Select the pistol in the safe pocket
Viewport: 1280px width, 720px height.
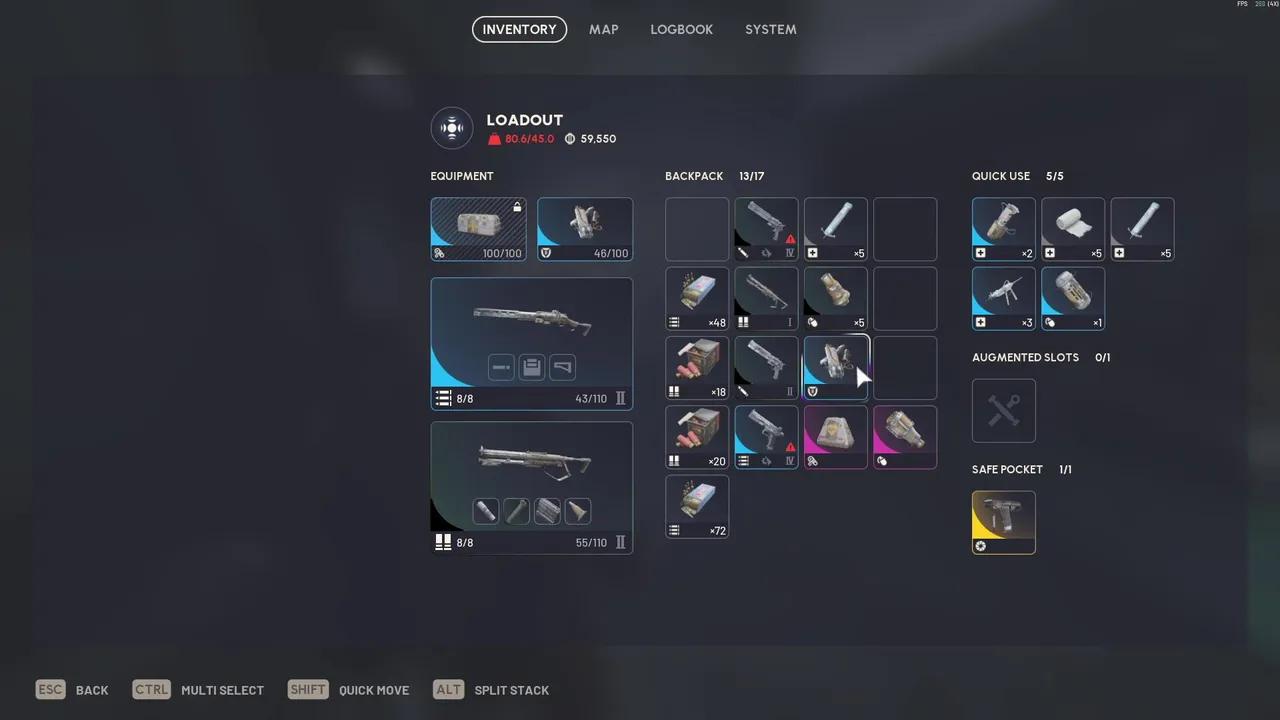click(1004, 522)
